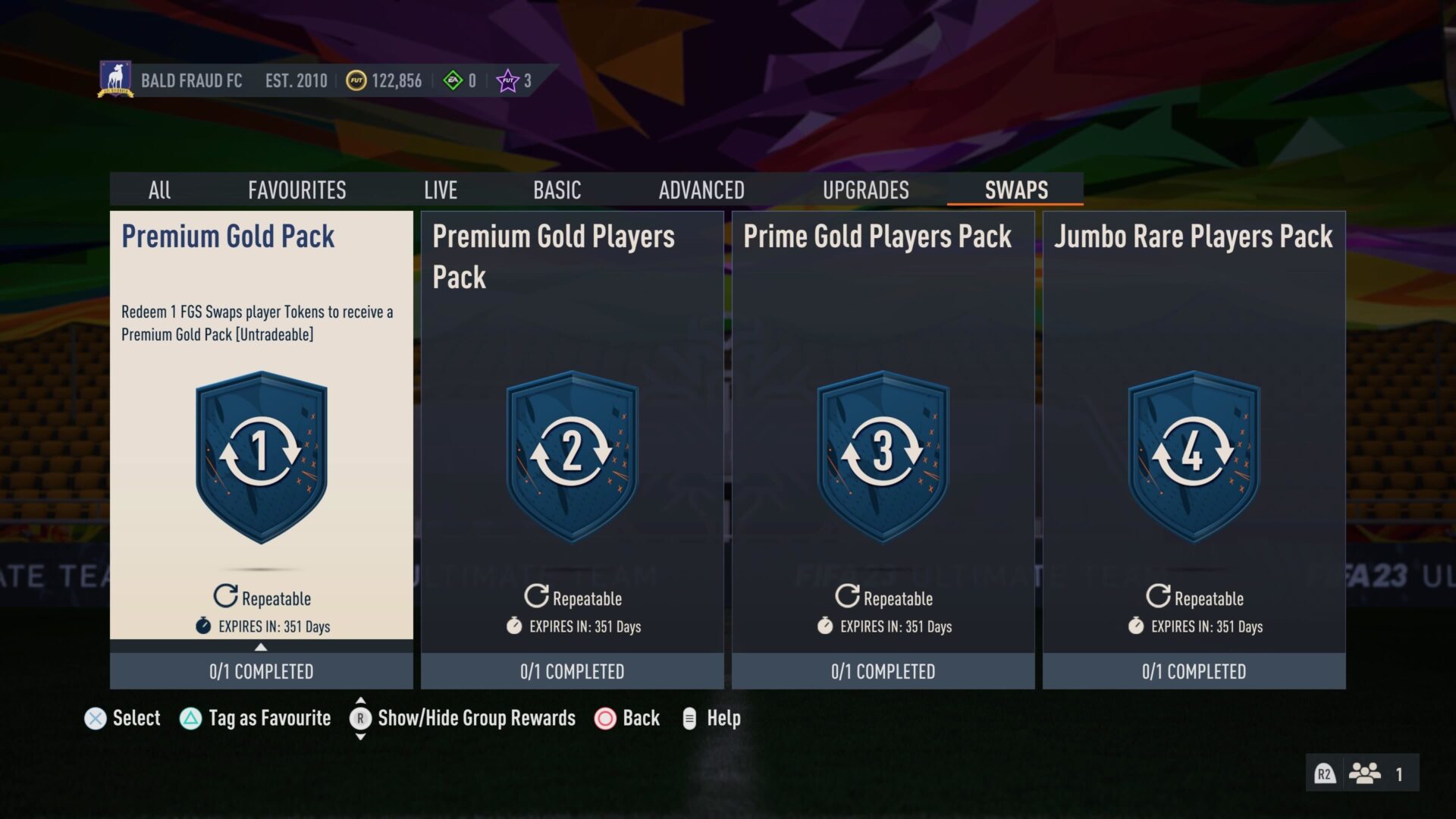This screenshot has width=1456, height=819.
Task: Click the green FIFA Points icon
Action: [454, 80]
